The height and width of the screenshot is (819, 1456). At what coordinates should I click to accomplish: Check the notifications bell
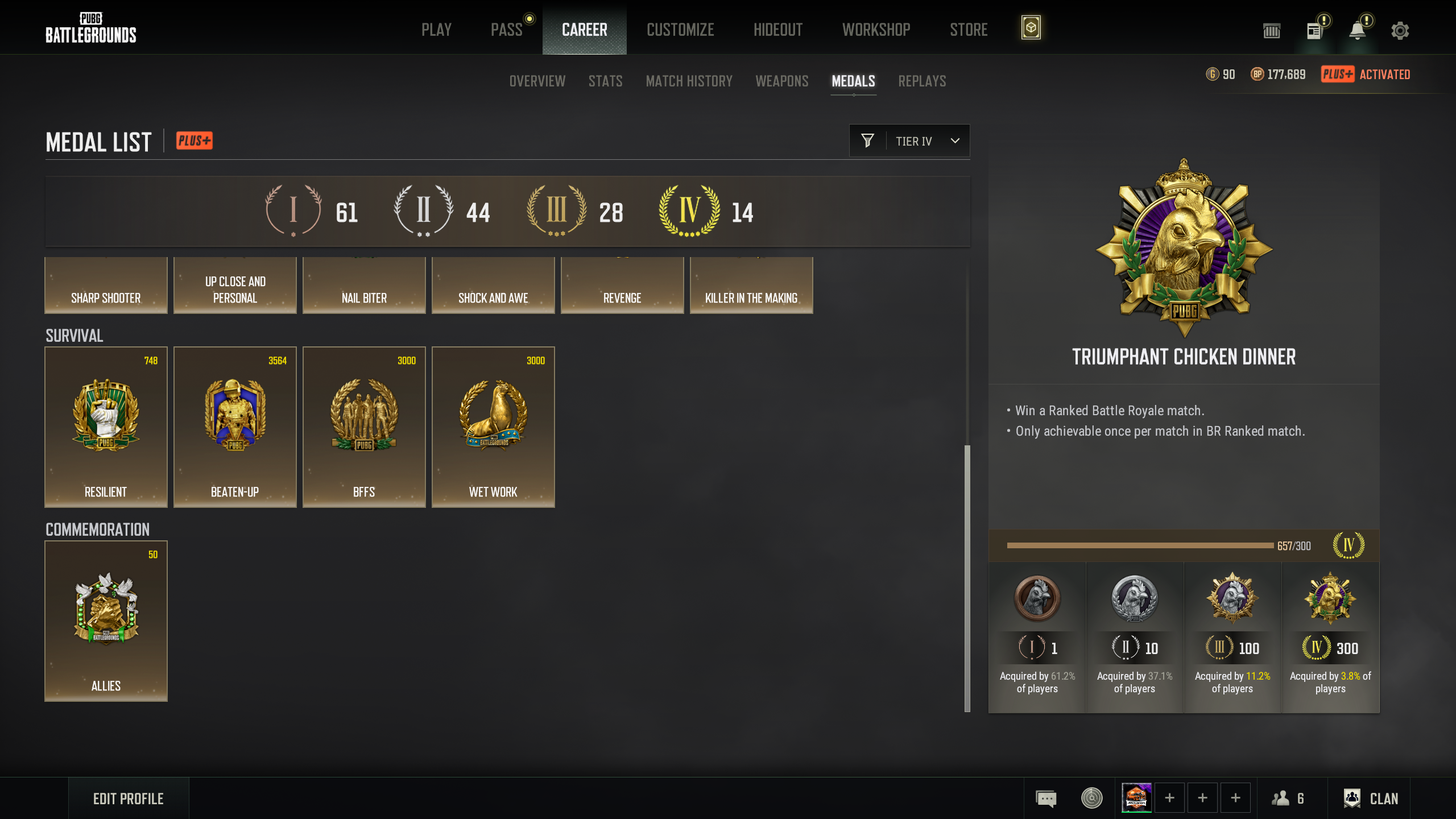[1358, 31]
